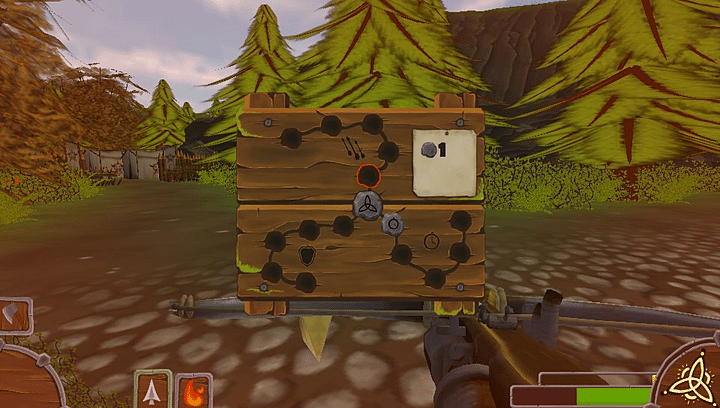Switch to the fire arrow slot
Image resolution: width=720 pixels, height=408 pixels.
[x=194, y=390]
